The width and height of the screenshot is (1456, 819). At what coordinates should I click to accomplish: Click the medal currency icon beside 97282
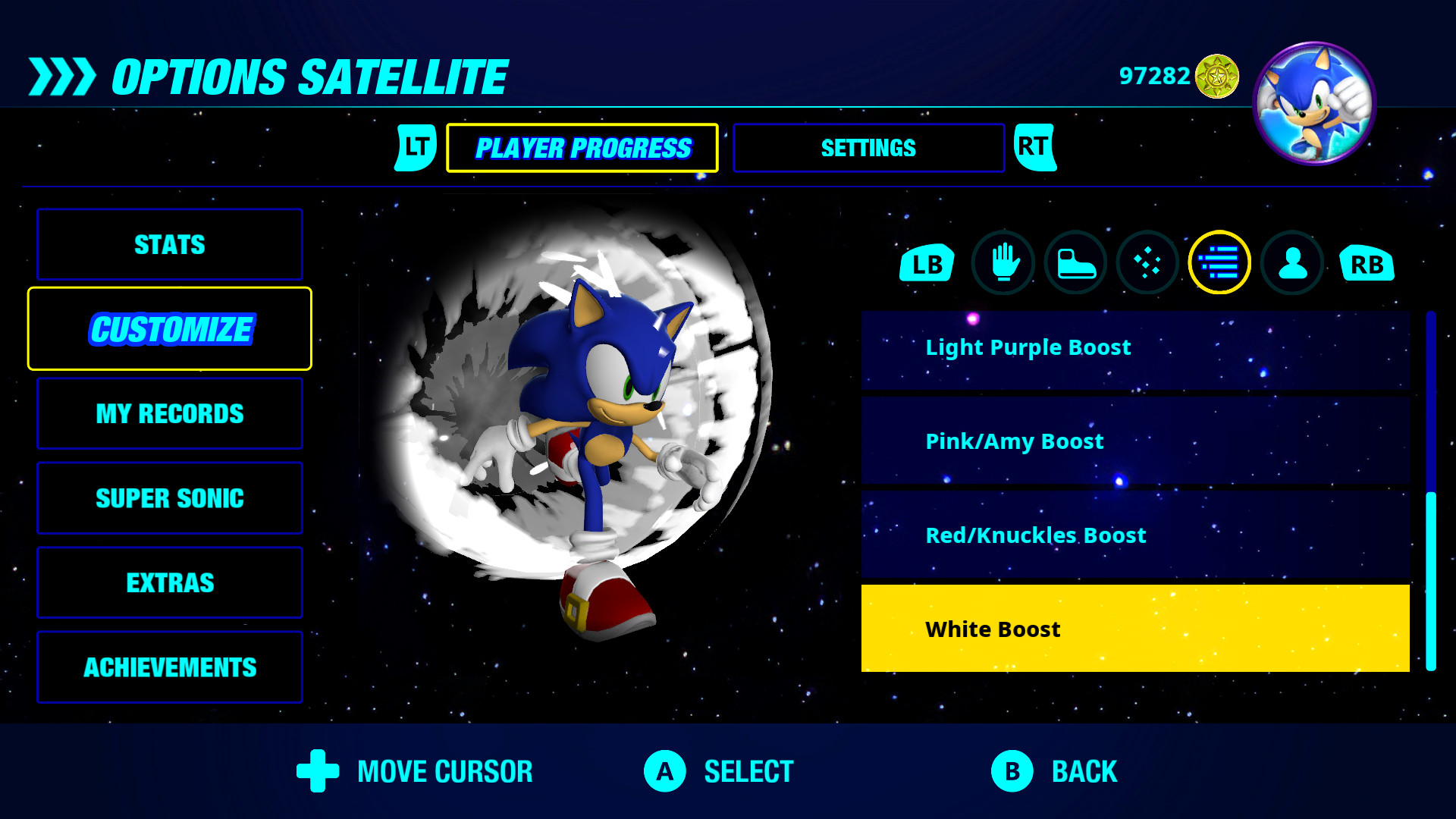click(x=1216, y=74)
